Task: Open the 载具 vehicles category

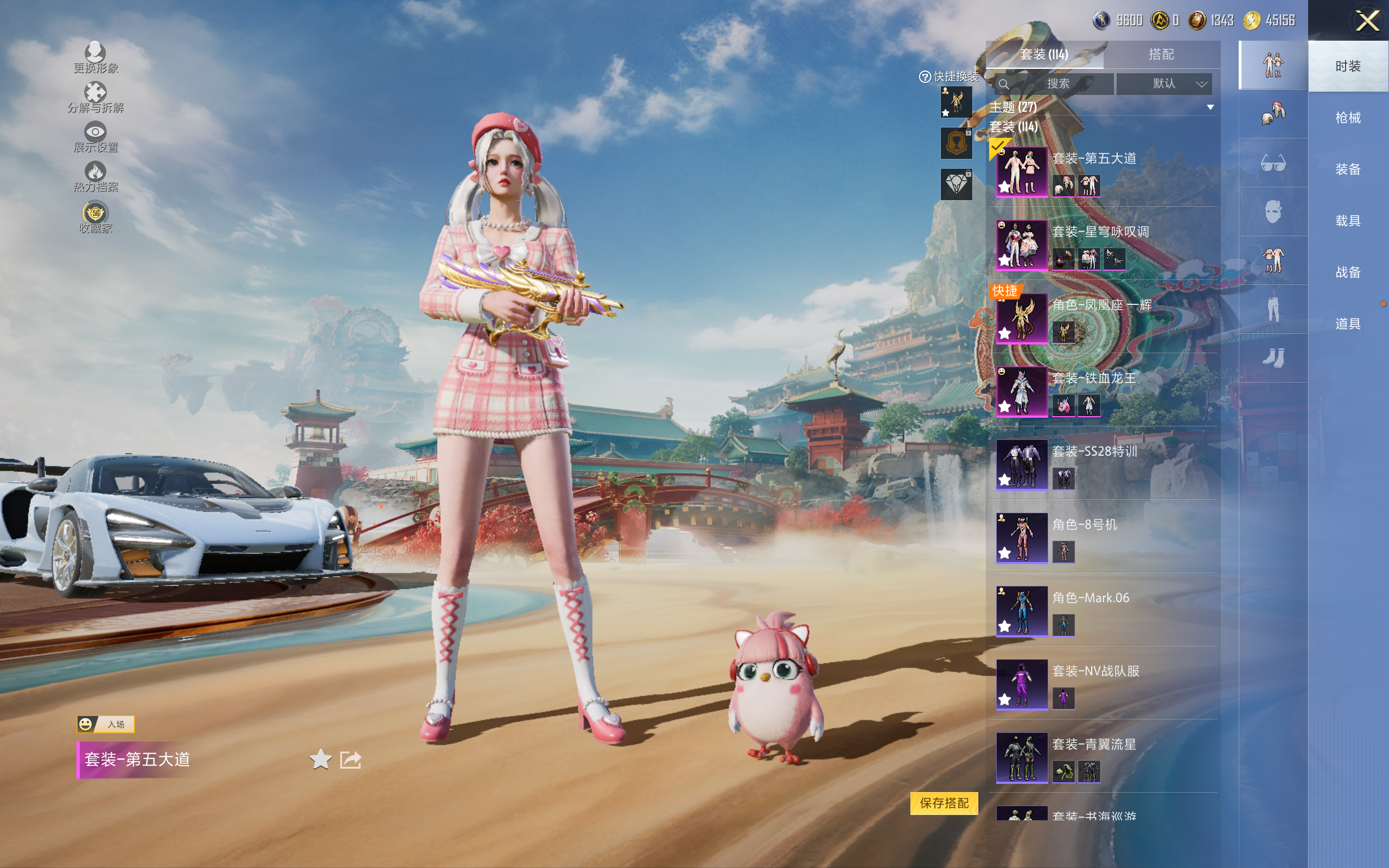Action: click(1348, 221)
